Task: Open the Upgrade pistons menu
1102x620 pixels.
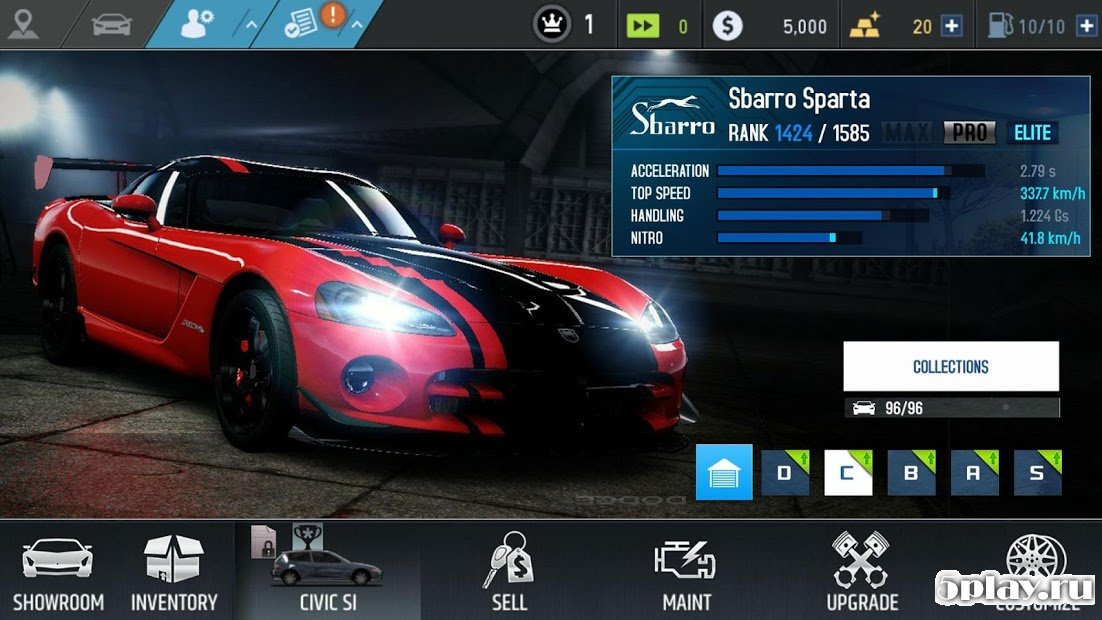Action: [x=861, y=571]
